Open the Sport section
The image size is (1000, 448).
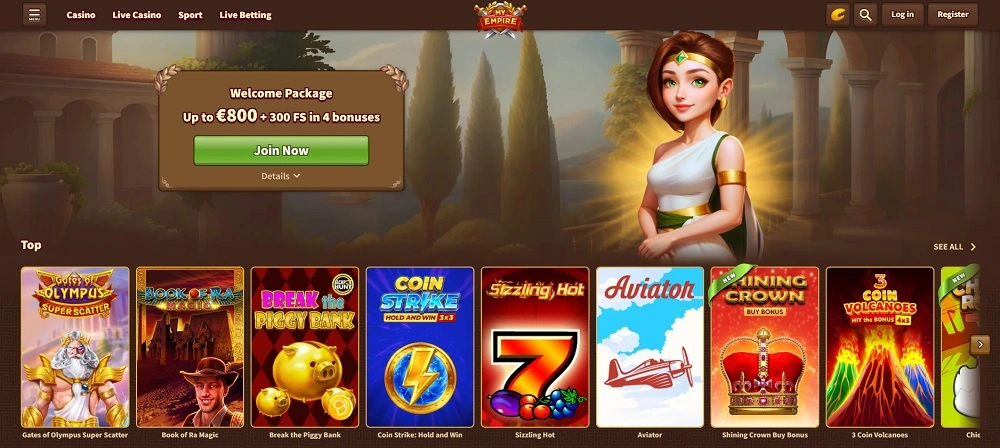pyautogui.click(x=190, y=15)
